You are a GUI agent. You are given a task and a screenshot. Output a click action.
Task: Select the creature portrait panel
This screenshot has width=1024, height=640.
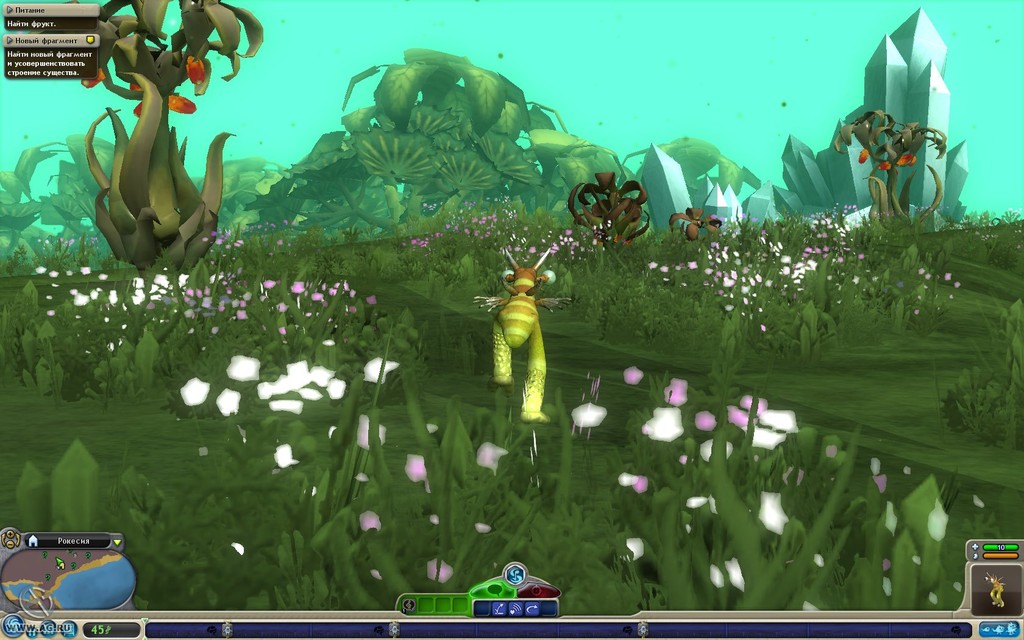(x=996, y=588)
